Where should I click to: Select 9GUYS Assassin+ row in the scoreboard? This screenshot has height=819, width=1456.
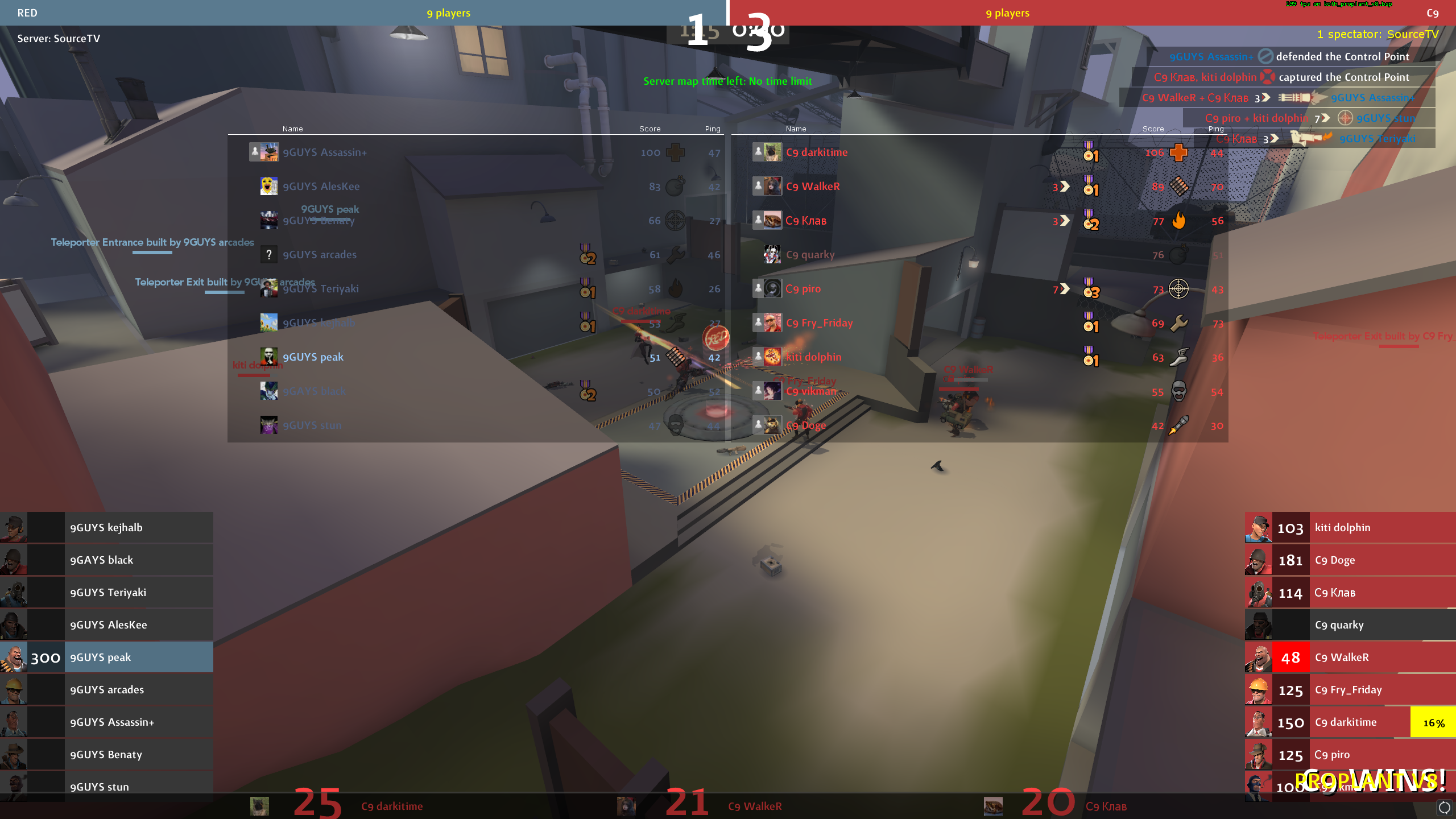tap(325, 152)
